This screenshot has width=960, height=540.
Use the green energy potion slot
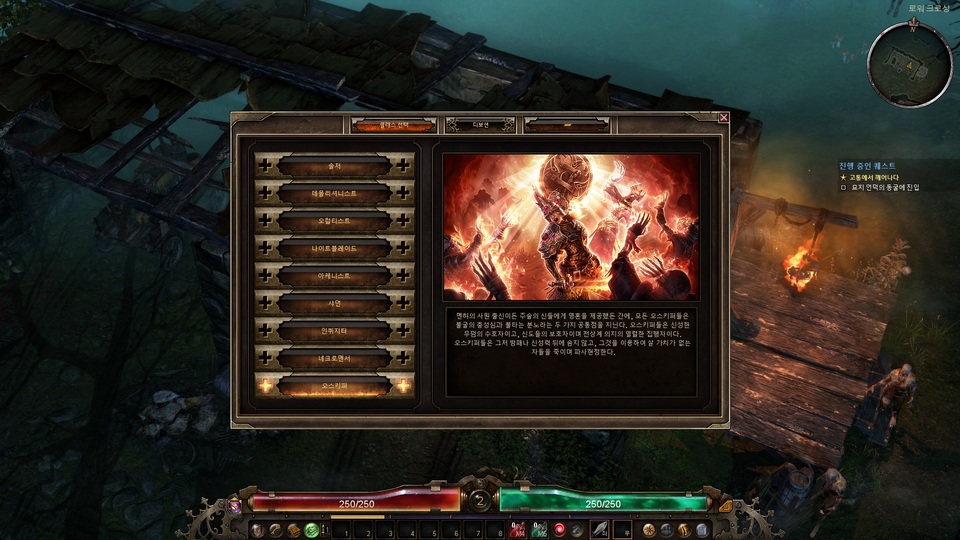click(x=539, y=529)
